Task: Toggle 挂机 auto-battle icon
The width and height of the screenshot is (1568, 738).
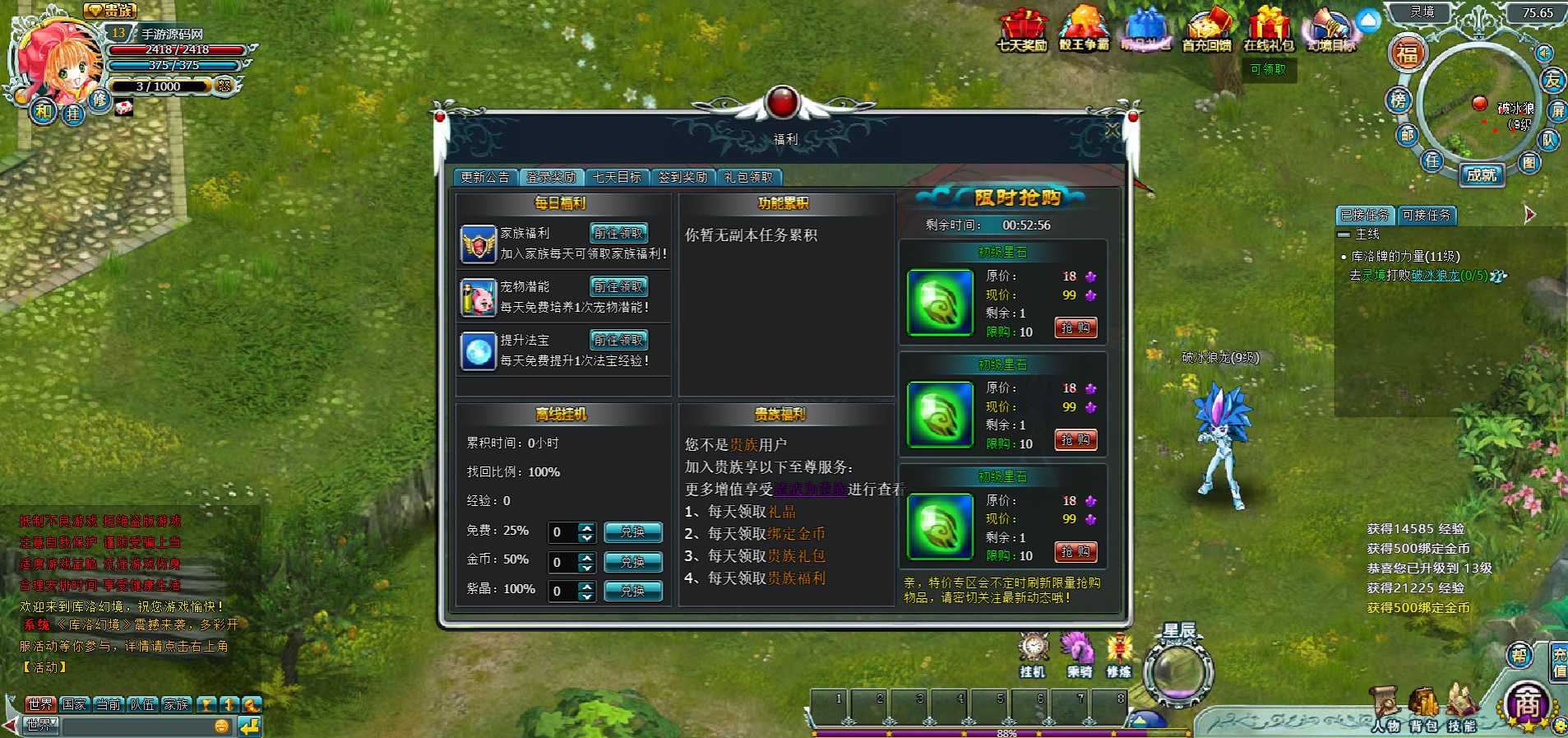Action: (x=1033, y=656)
